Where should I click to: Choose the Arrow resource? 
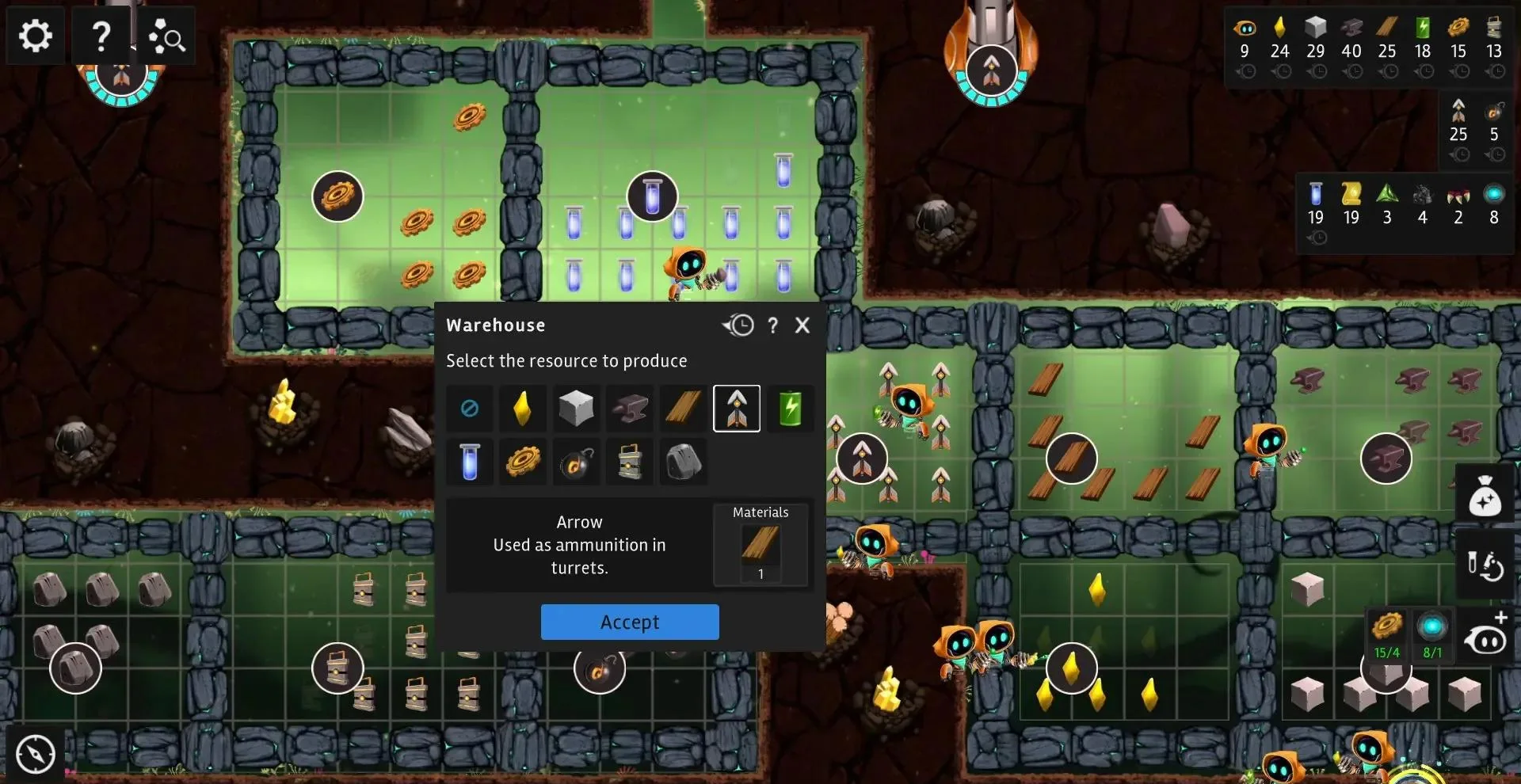737,409
